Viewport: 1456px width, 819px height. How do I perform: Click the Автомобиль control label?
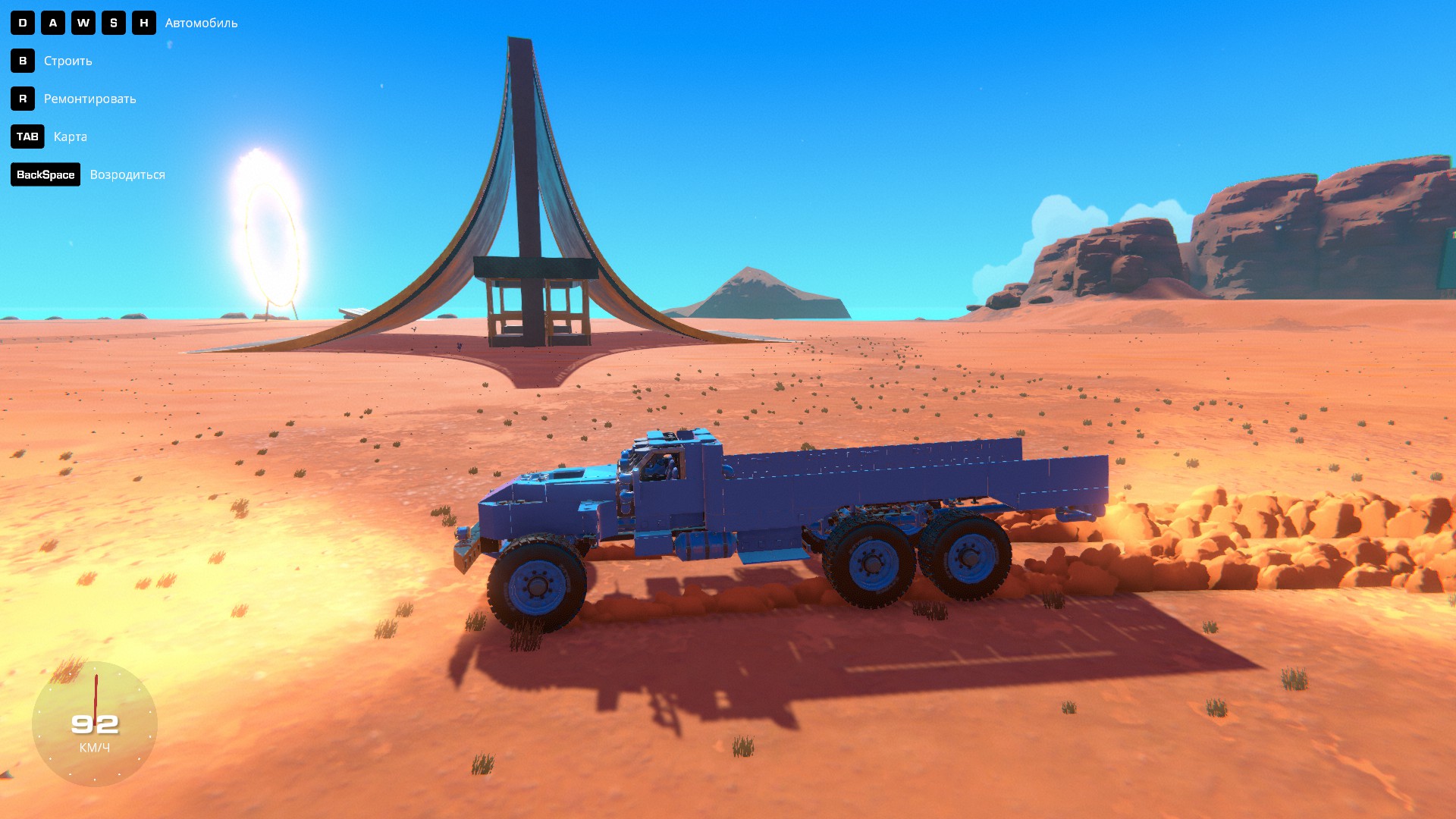(200, 23)
